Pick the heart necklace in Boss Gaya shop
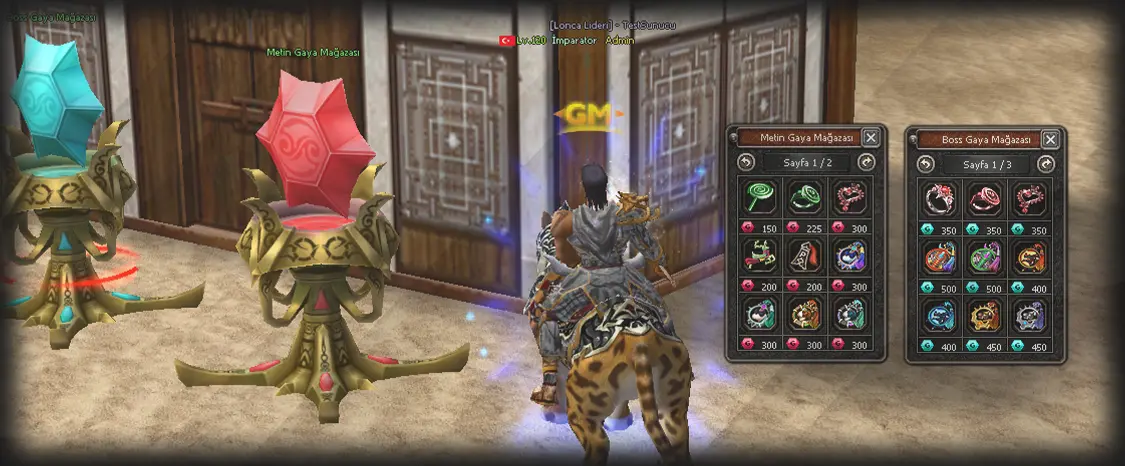The image size is (1125, 466). pos(1030,197)
